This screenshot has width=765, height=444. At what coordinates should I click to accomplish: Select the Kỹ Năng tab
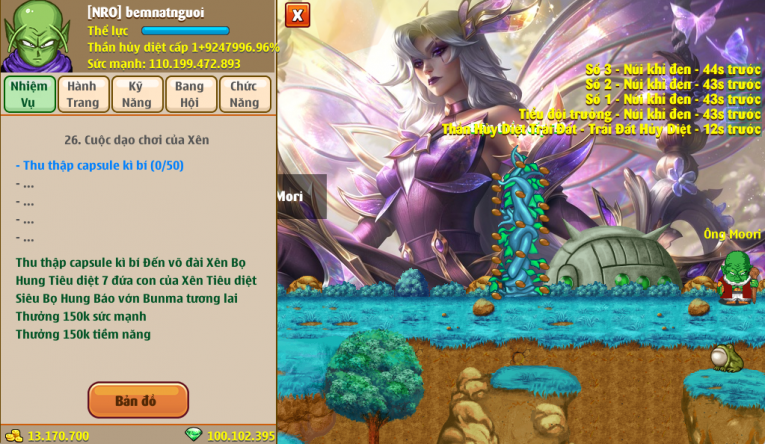point(137,94)
